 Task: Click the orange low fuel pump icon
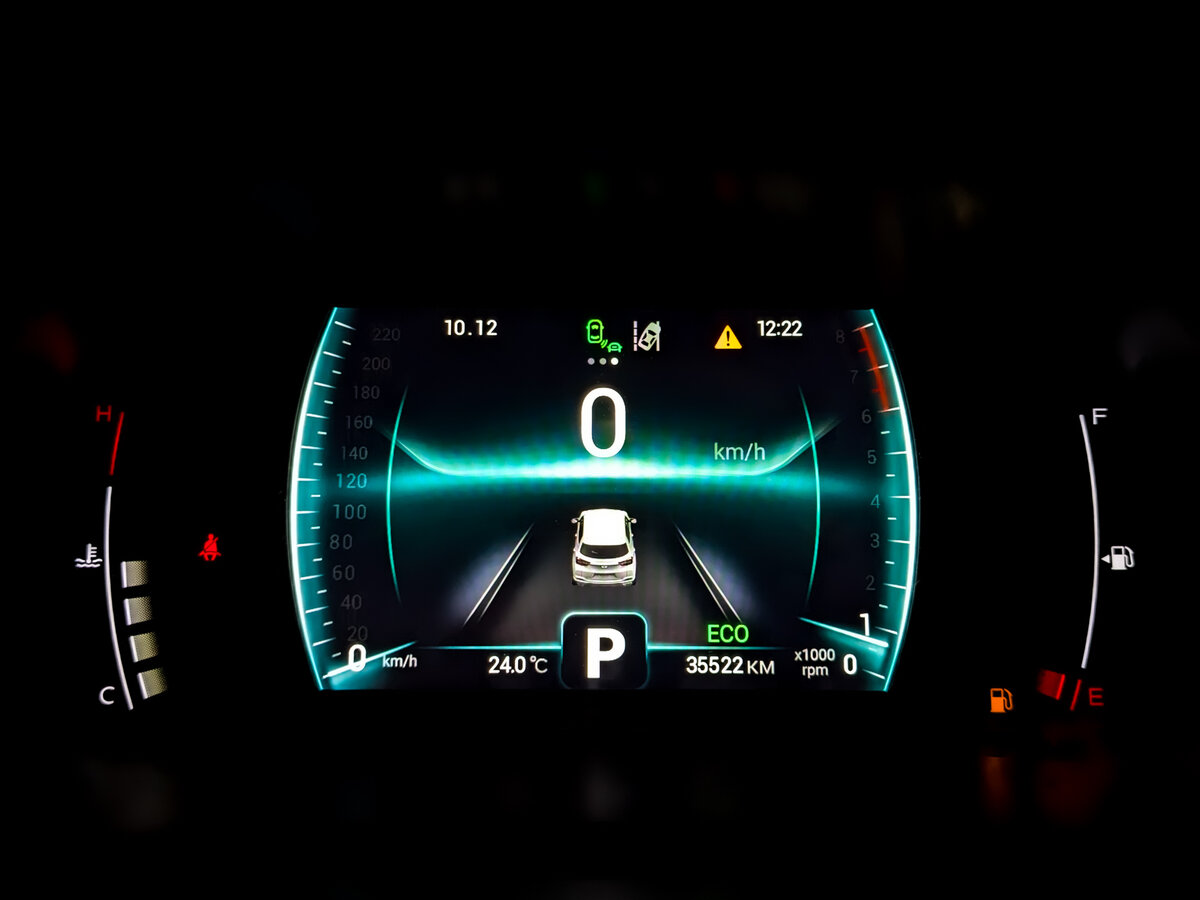pyautogui.click(x=1000, y=699)
